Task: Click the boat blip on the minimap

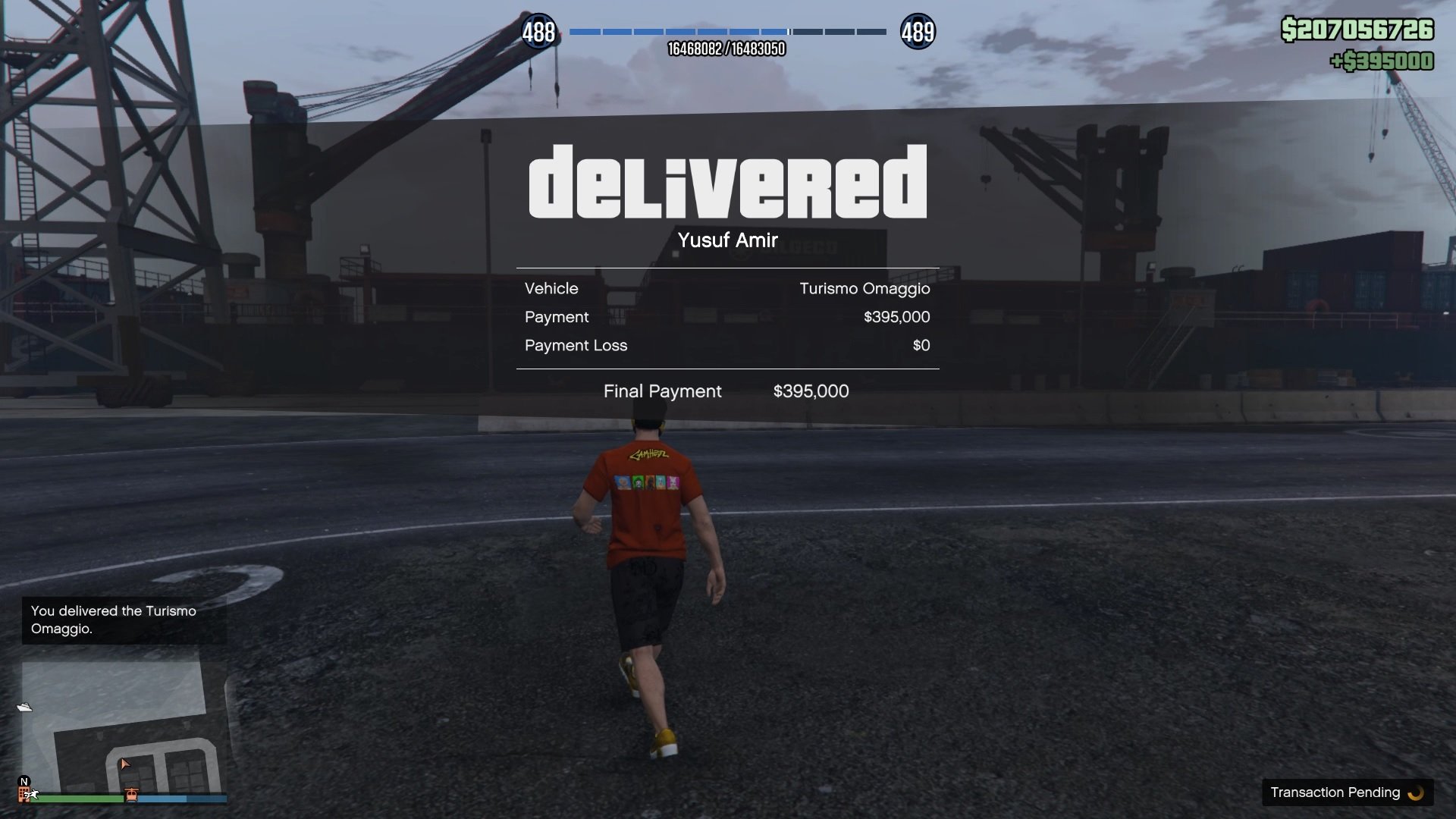Action: [x=24, y=708]
